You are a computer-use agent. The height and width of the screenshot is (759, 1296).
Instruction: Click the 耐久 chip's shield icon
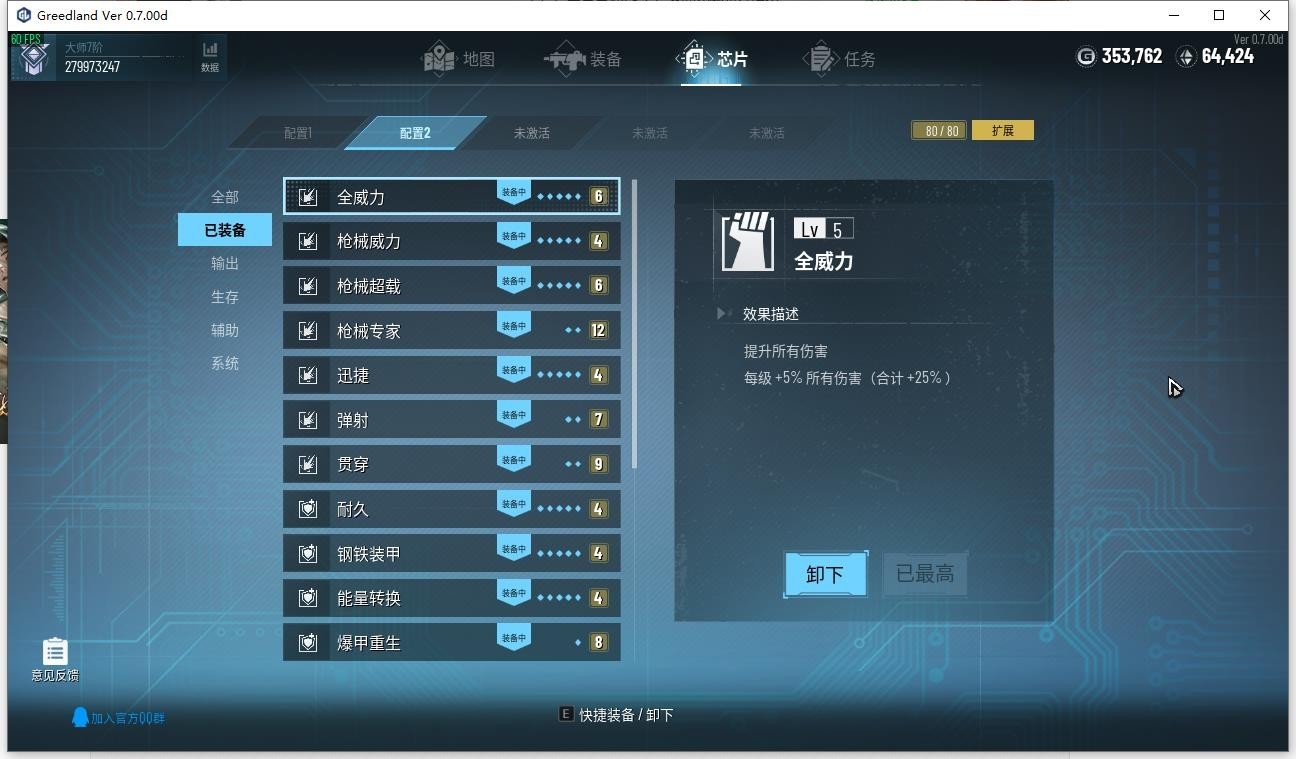pyautogui.click(x=307, y=508)
